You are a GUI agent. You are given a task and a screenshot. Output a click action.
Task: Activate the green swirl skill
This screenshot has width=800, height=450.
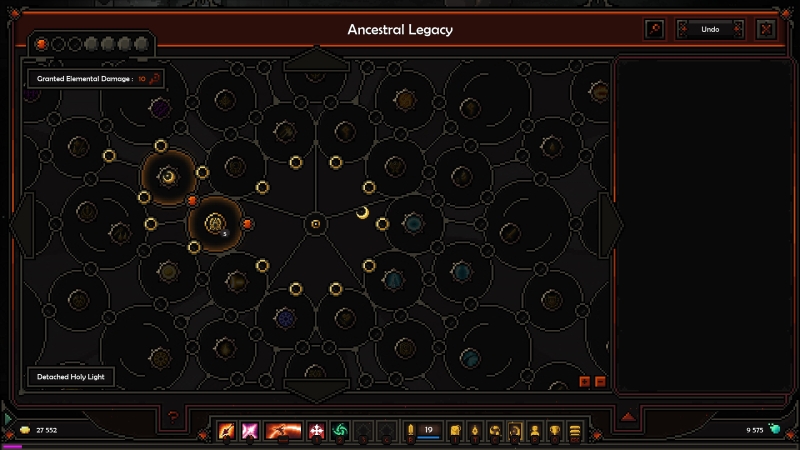tap(340, 431)
